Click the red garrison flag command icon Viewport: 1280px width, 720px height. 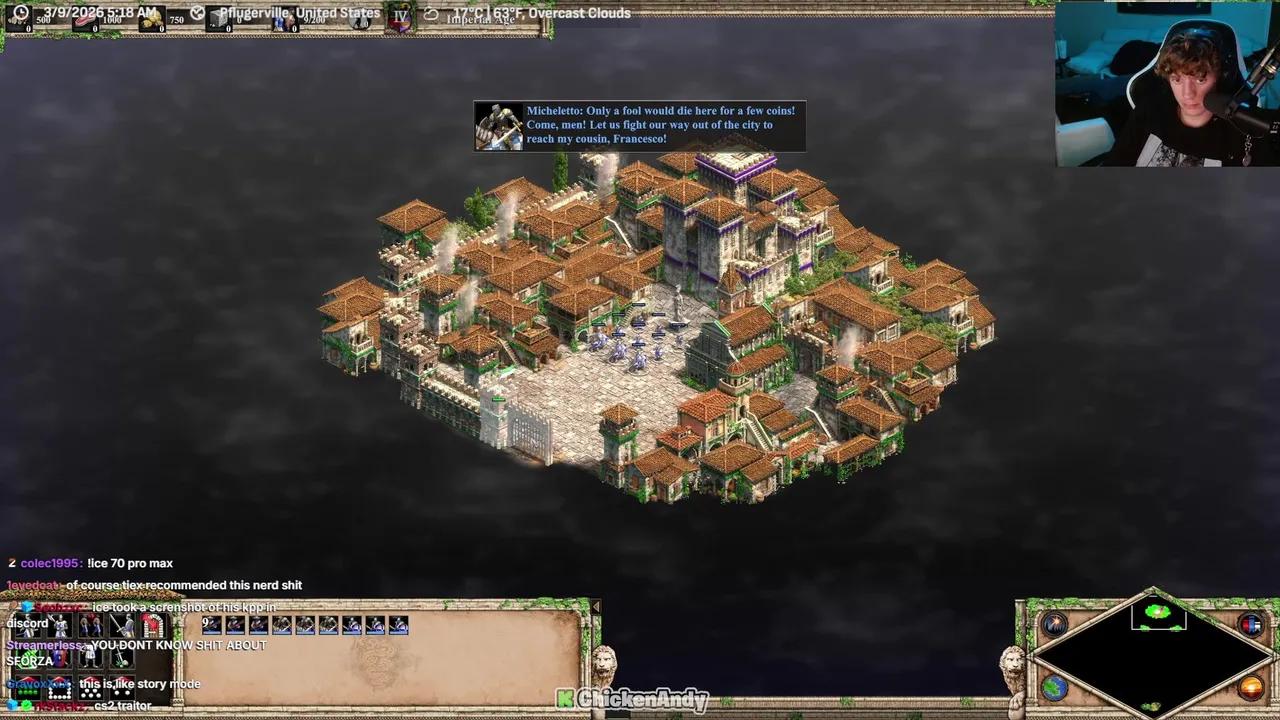[x=152, y=627]
